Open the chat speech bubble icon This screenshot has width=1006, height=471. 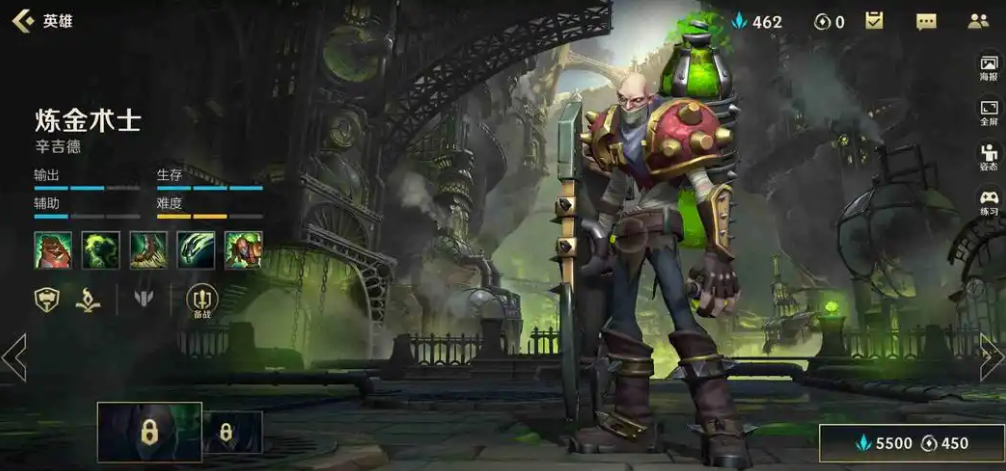tap(926, 21)
